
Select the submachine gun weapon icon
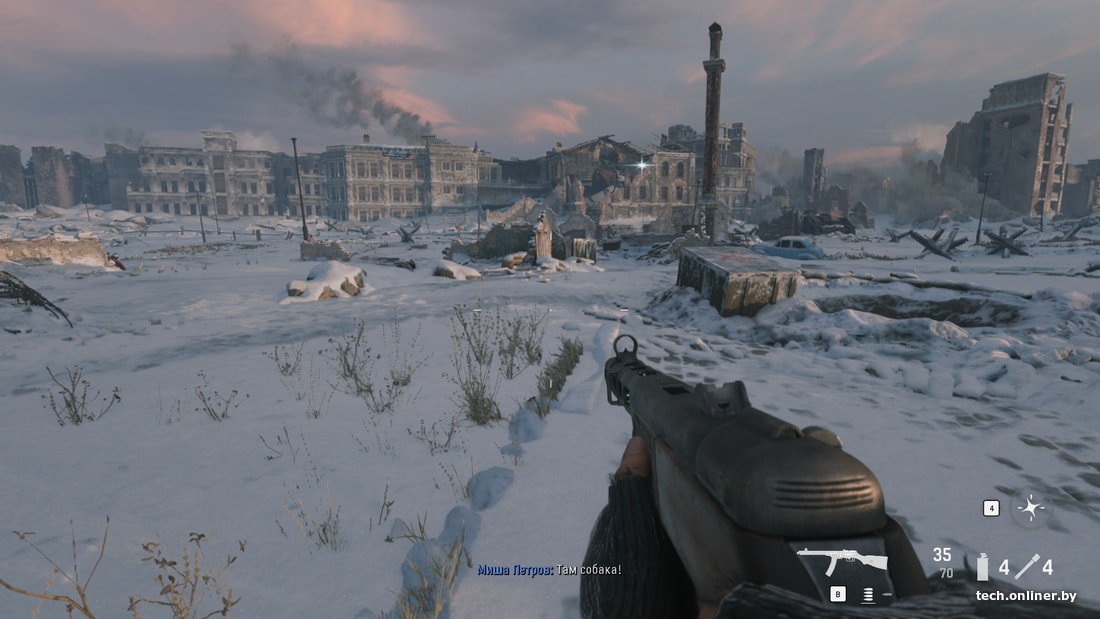pos(842,561)
